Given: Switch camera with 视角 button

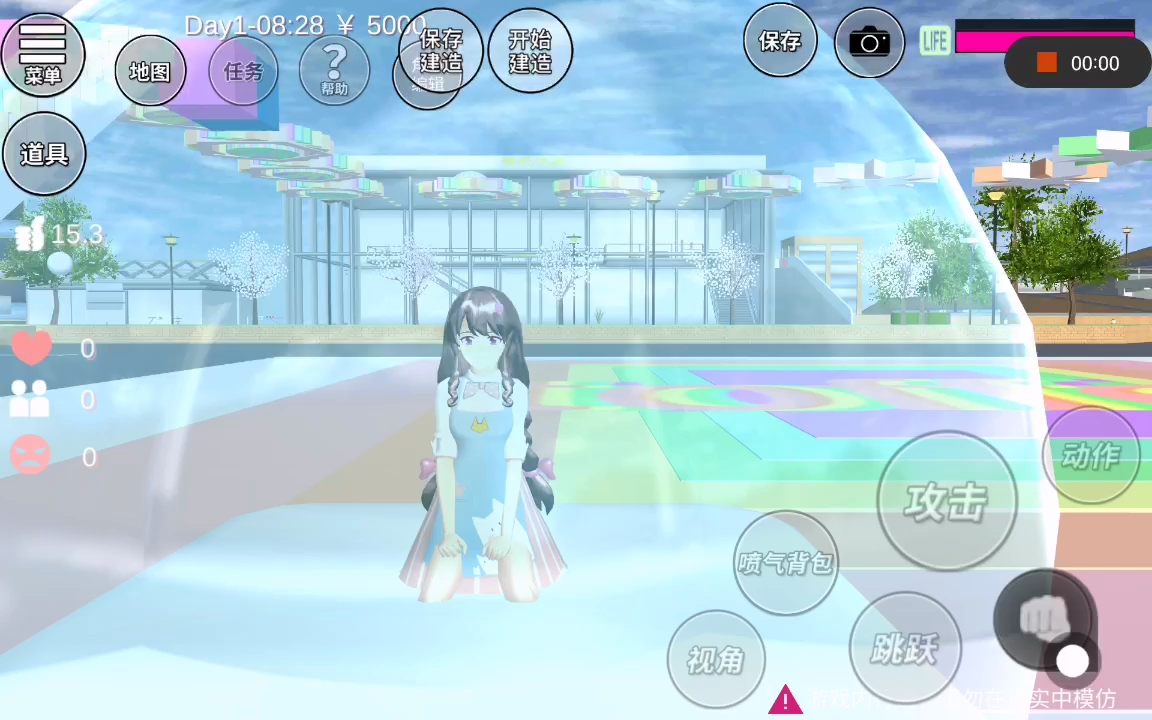Looking at the screenshot, I should click(715, 659).
